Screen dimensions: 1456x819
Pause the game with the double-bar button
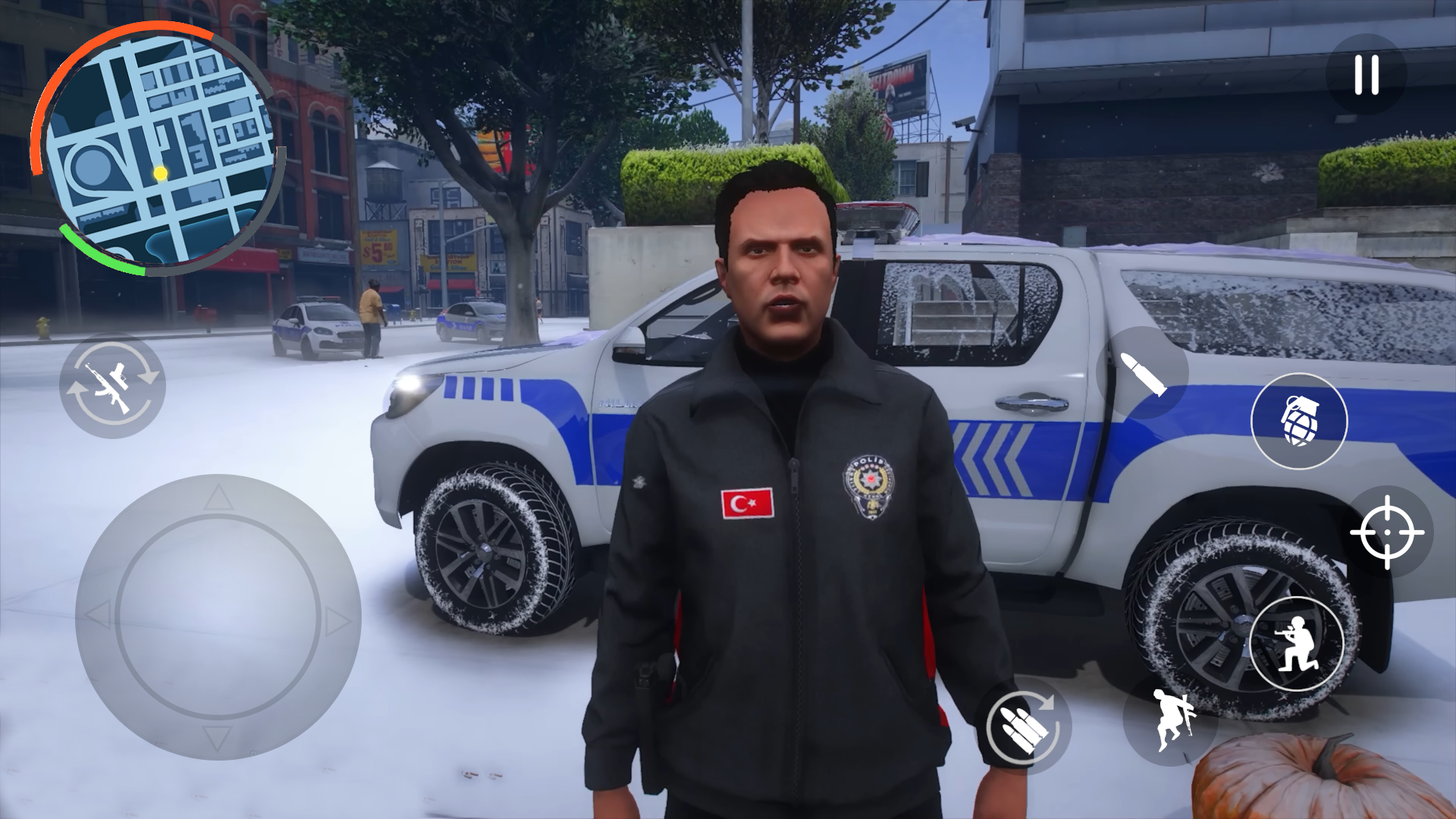[1365, 74]
